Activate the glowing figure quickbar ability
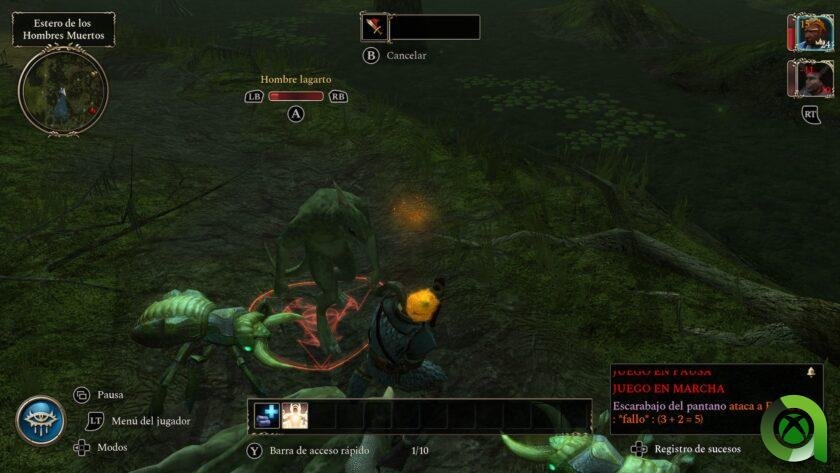This screenshot has height=473, width=840. pyautogui.click(x=295, y=416)
